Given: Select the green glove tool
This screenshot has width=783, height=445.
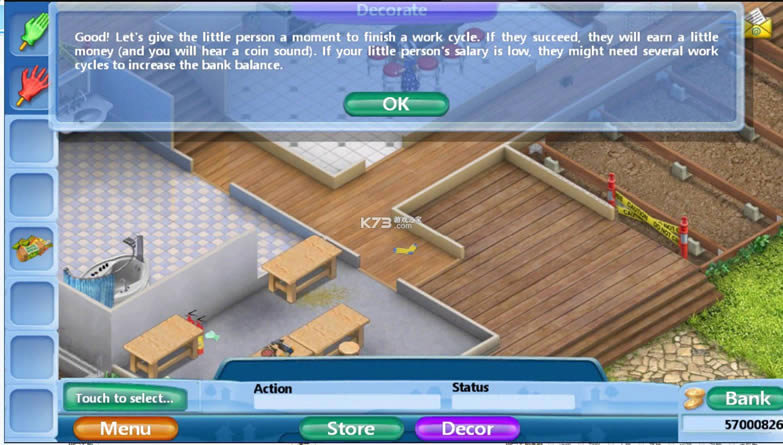Looking at the screenshot, I should [x=30, y=32].
